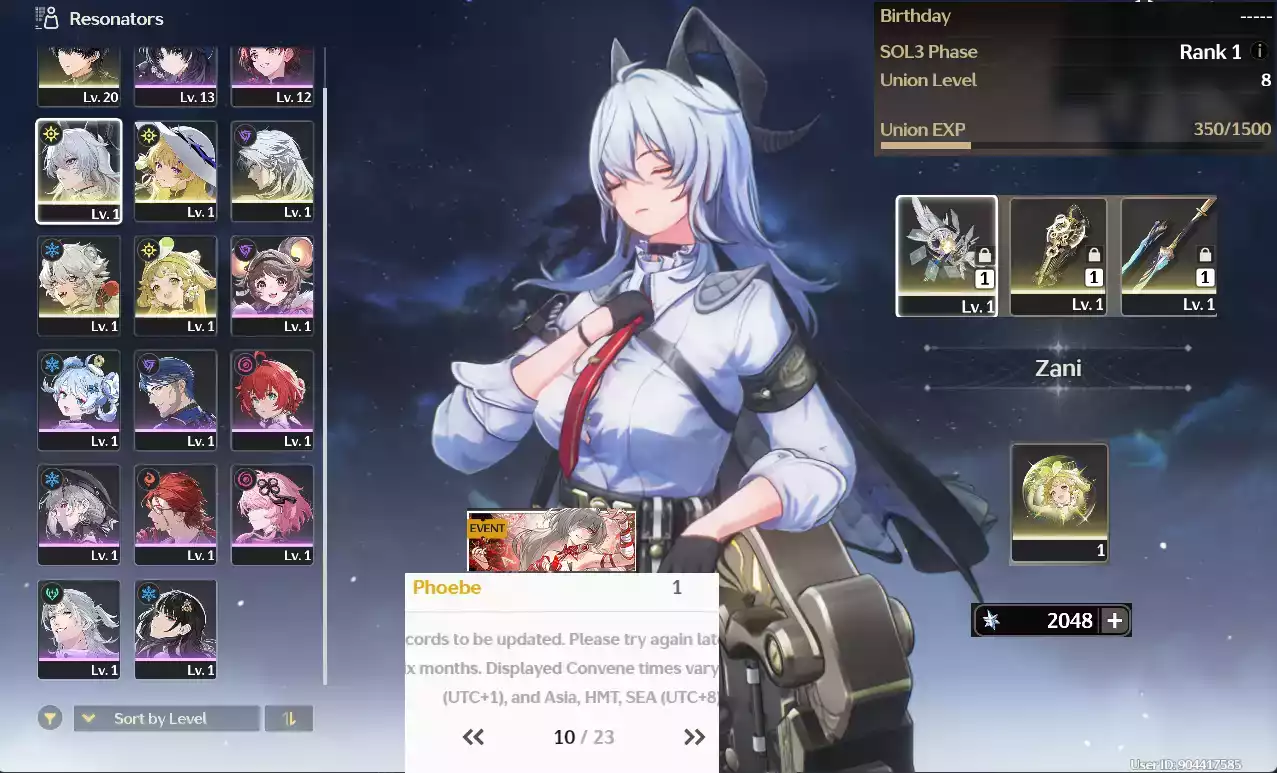
Task: Select the silver gauntlet weapon slot
Action: (x=946, y=256)
